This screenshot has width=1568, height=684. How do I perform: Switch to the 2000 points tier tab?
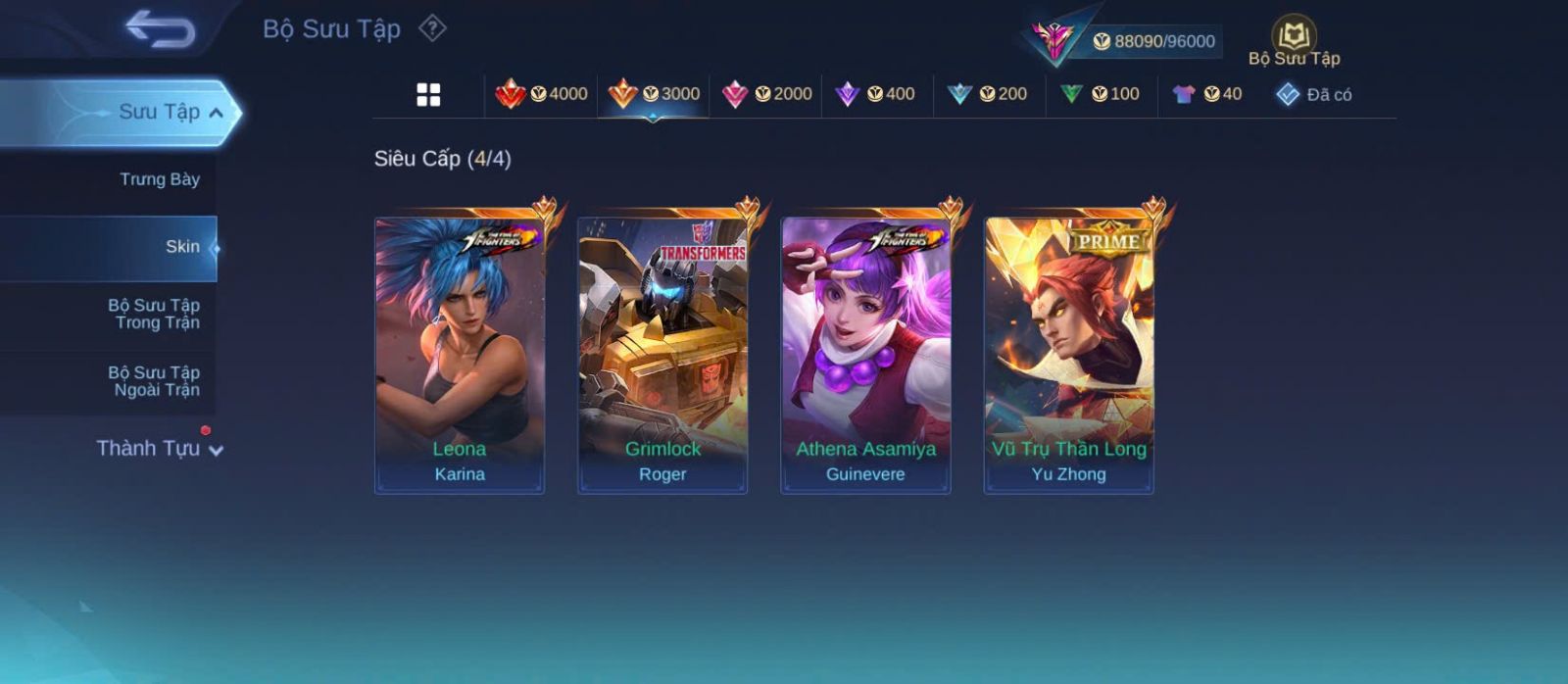(766, 94)
